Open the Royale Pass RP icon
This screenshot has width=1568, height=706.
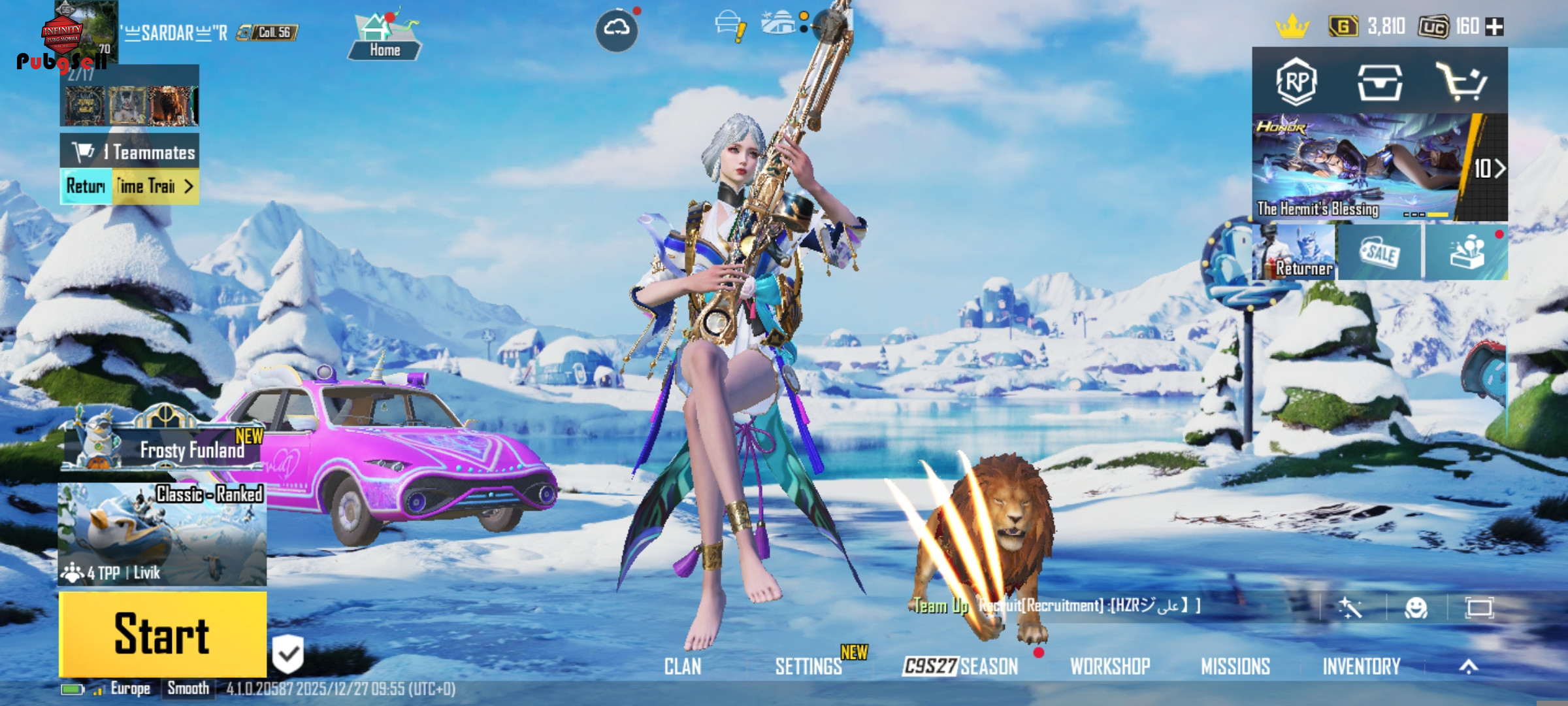coord(1296,82)
